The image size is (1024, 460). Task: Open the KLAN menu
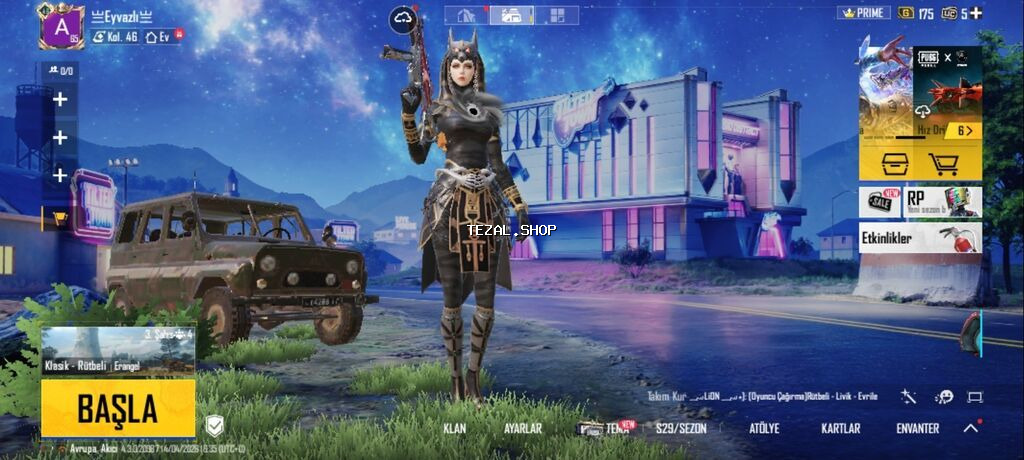point(455,428)
